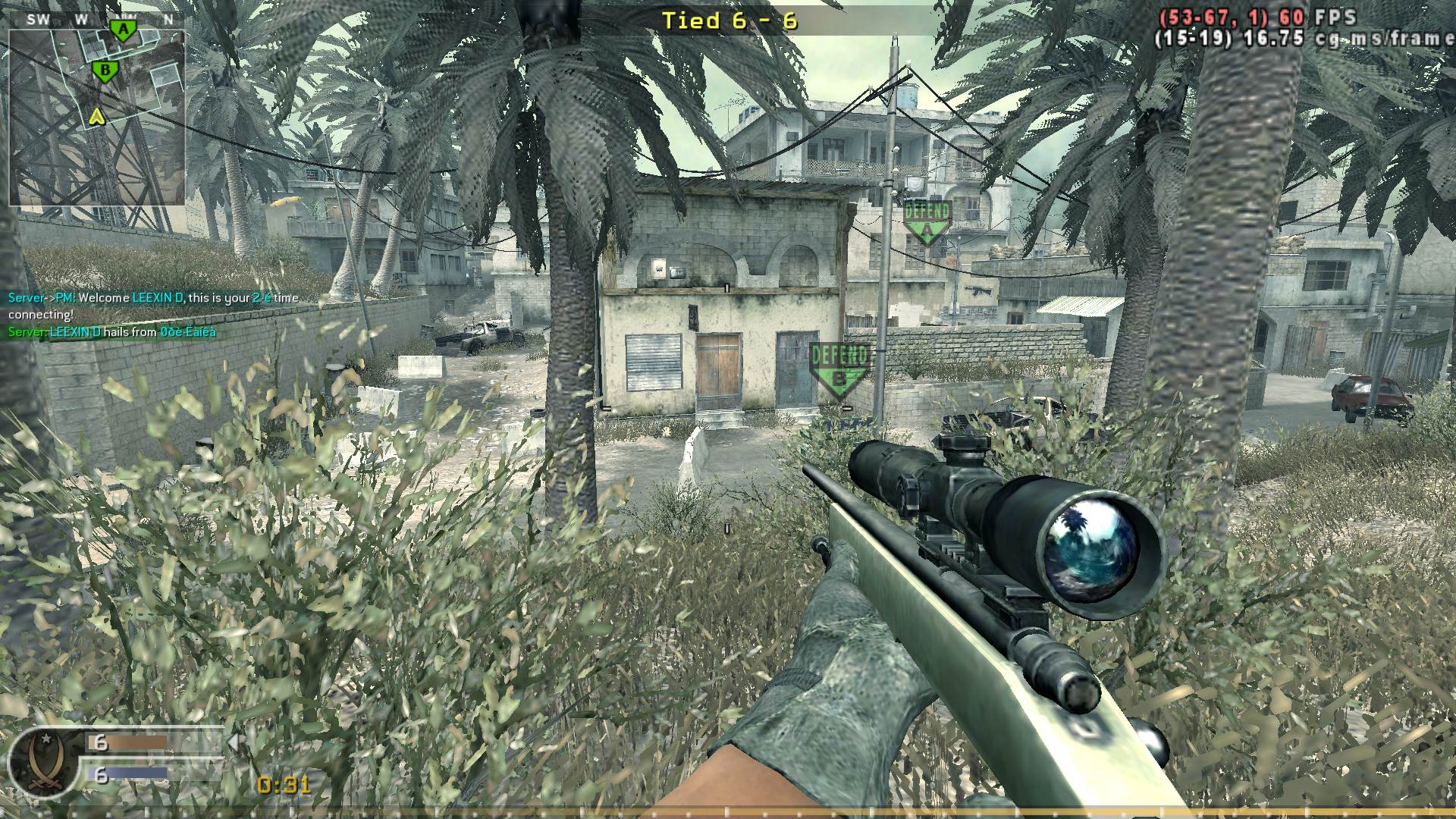Viewport: 1456px width, 819px height.
Task: Click objective marker A on the minimap
Action: pyautogui.click(x=121, y=28)
